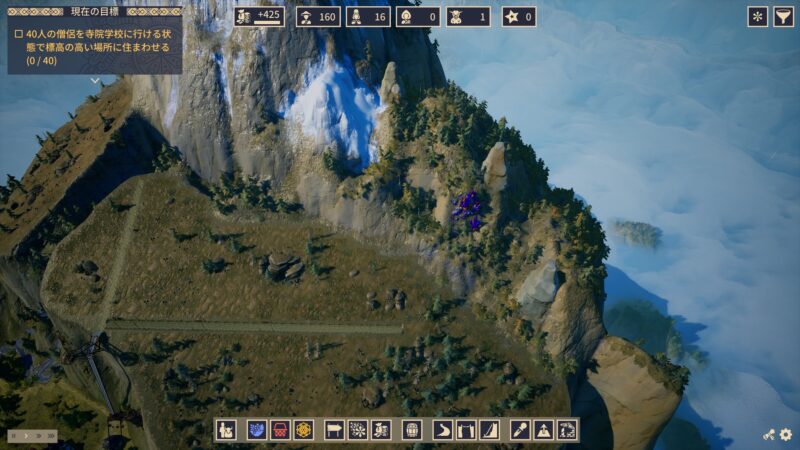
Task: Select the mountain peak tool
Action: tap(544, 430)
